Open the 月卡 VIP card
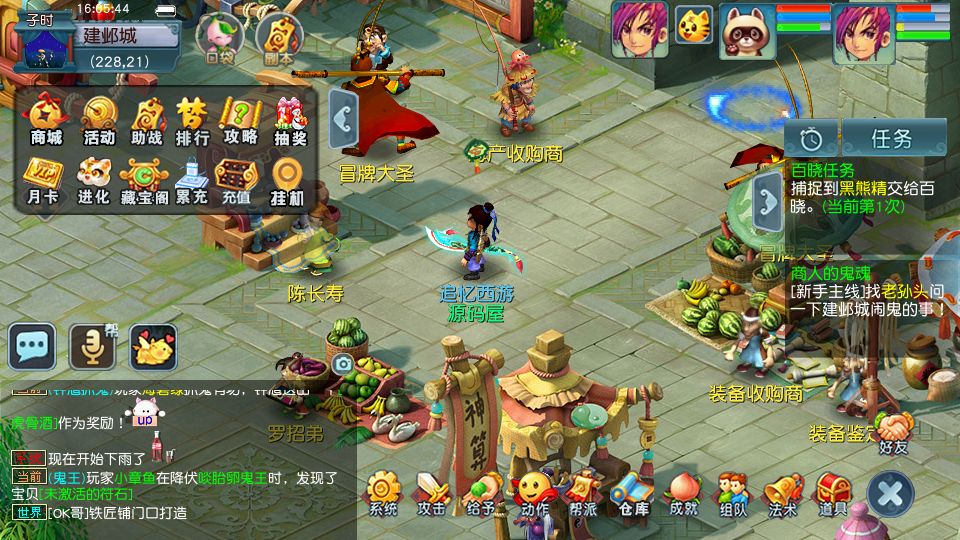The height and width of the screenshot is (540, 960). (x=43, y=178)
